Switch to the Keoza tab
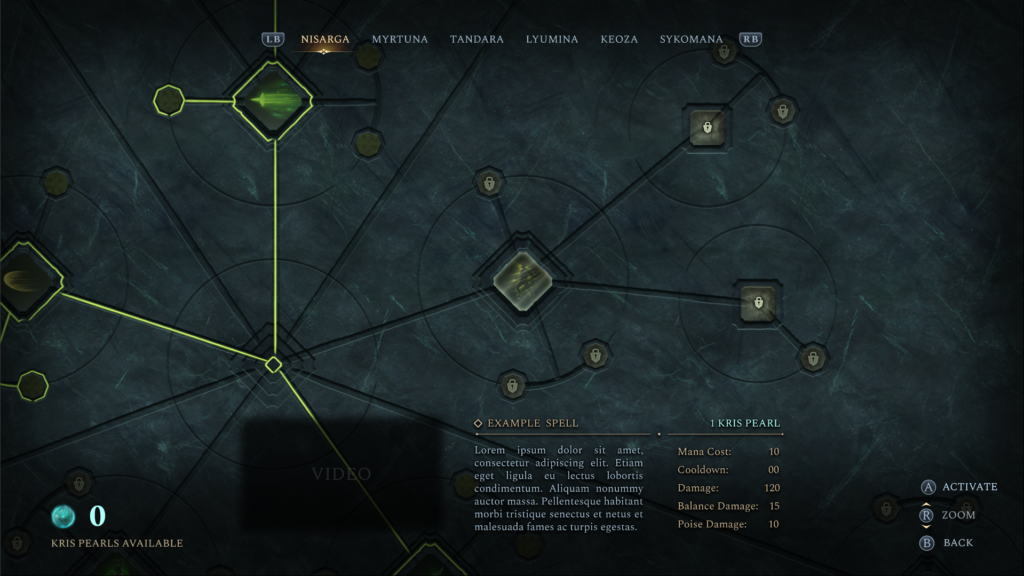Screen dimensions: 1024x576 tap(619, 40)
